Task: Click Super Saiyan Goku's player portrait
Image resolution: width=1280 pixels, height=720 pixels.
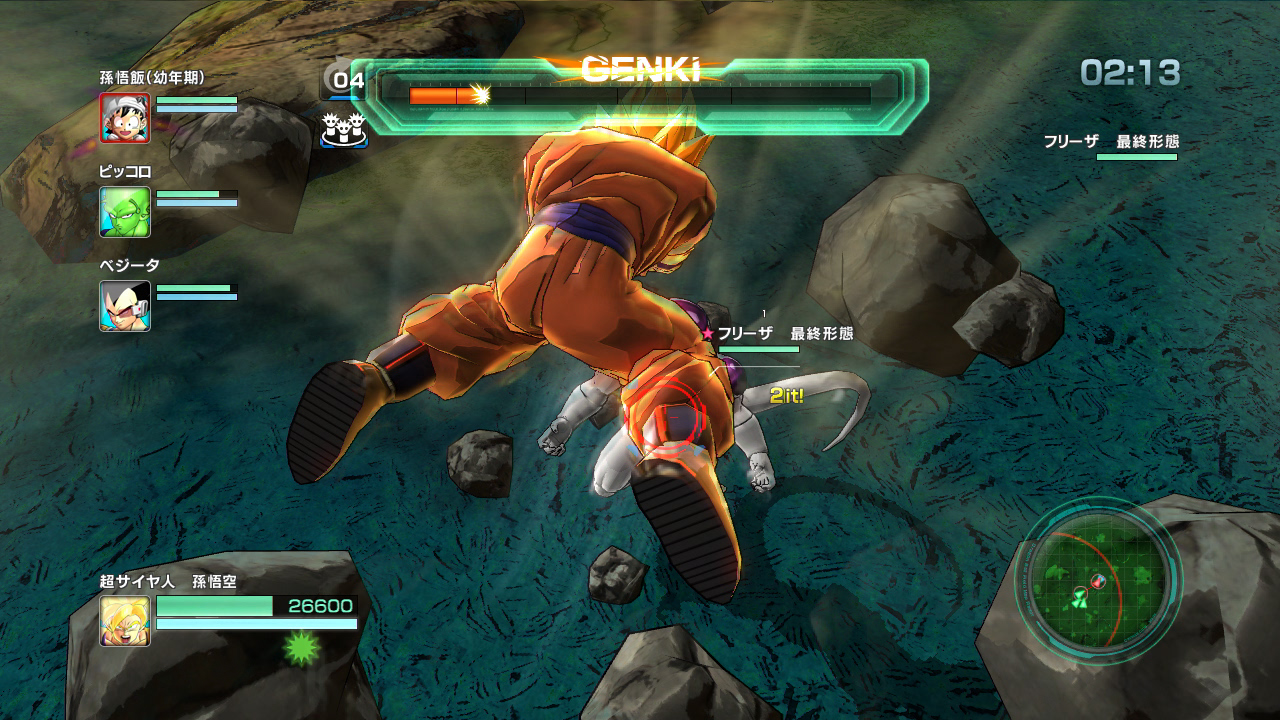Action: [125, 621]
